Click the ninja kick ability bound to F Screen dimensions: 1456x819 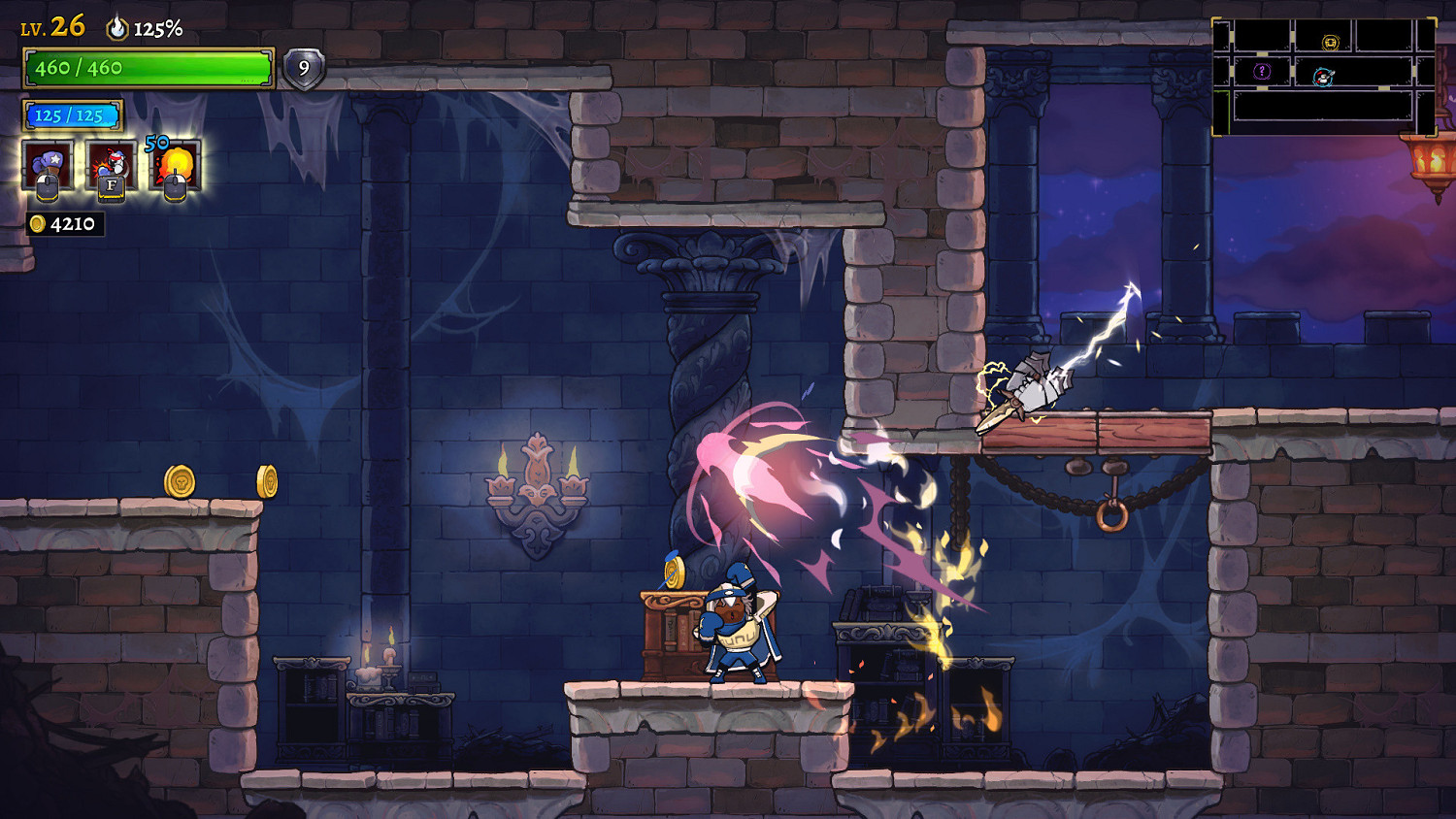[110, 160]
